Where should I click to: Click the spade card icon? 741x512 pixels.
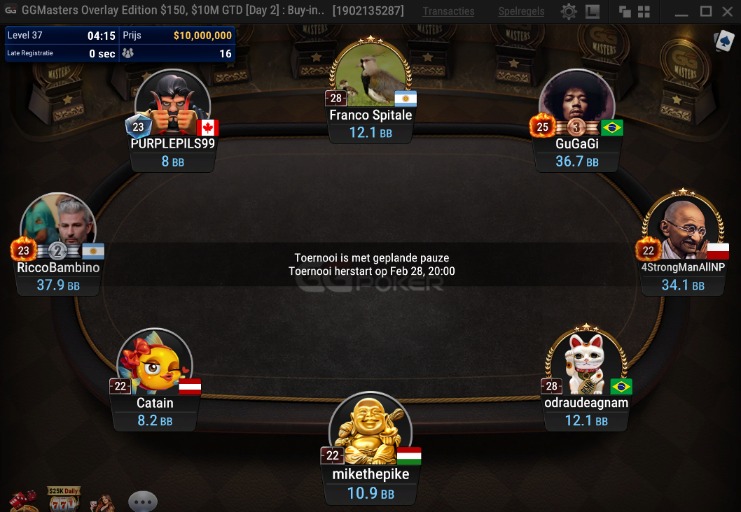point(724,40)
